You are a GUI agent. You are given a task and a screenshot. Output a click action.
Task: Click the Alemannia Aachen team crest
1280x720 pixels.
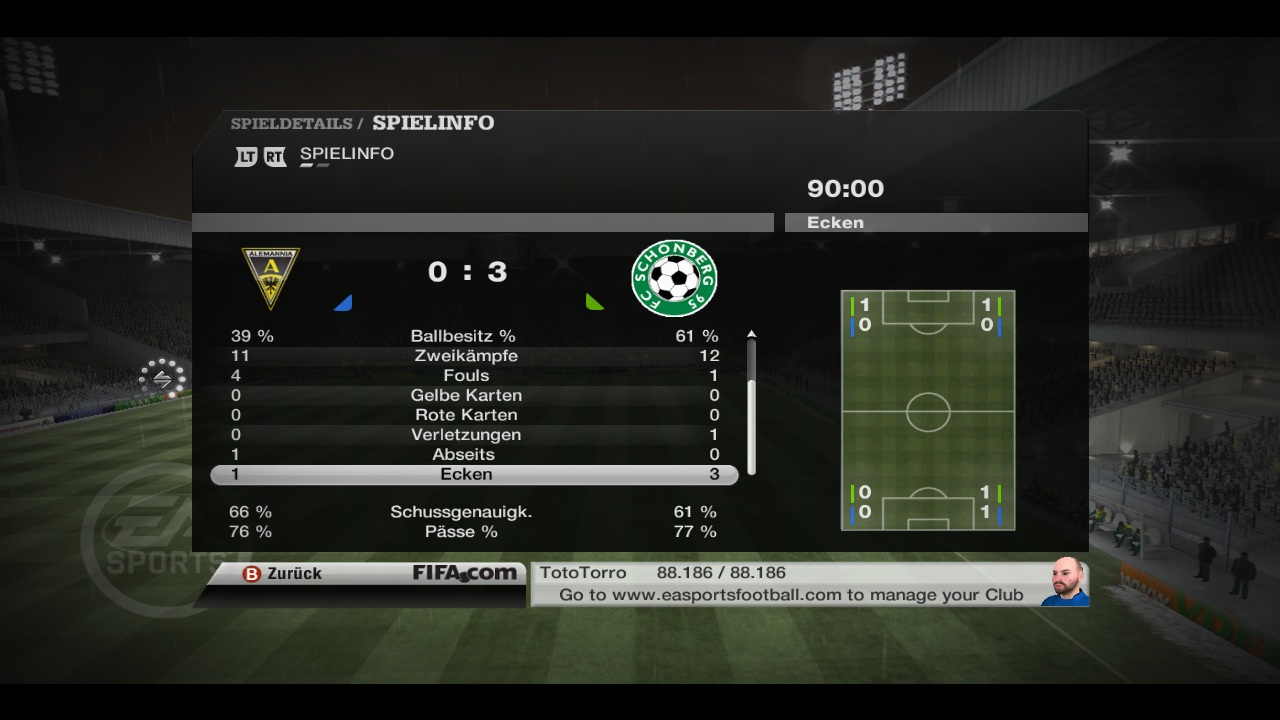coord(270,277)
